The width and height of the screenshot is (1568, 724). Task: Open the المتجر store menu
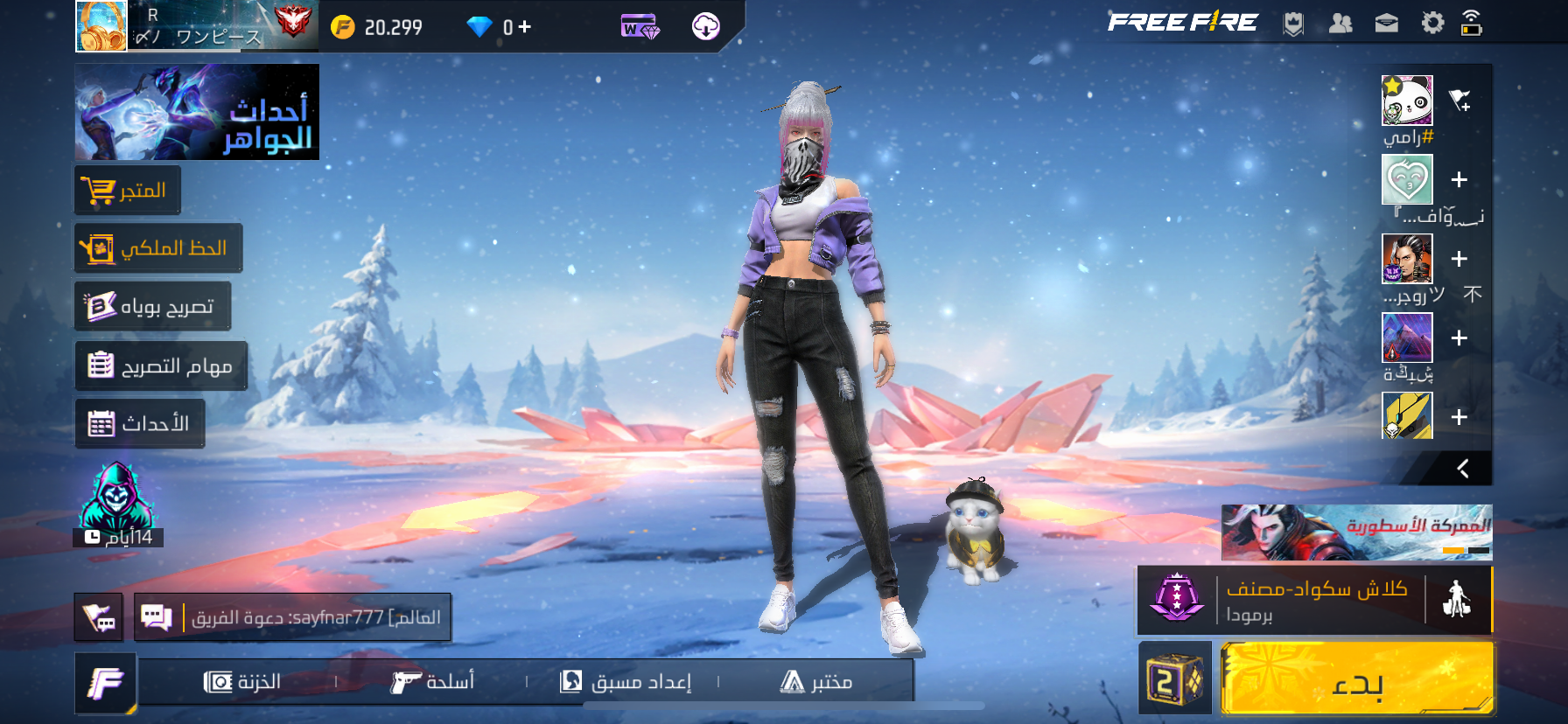pyautogui.click(x=128, y=190)
